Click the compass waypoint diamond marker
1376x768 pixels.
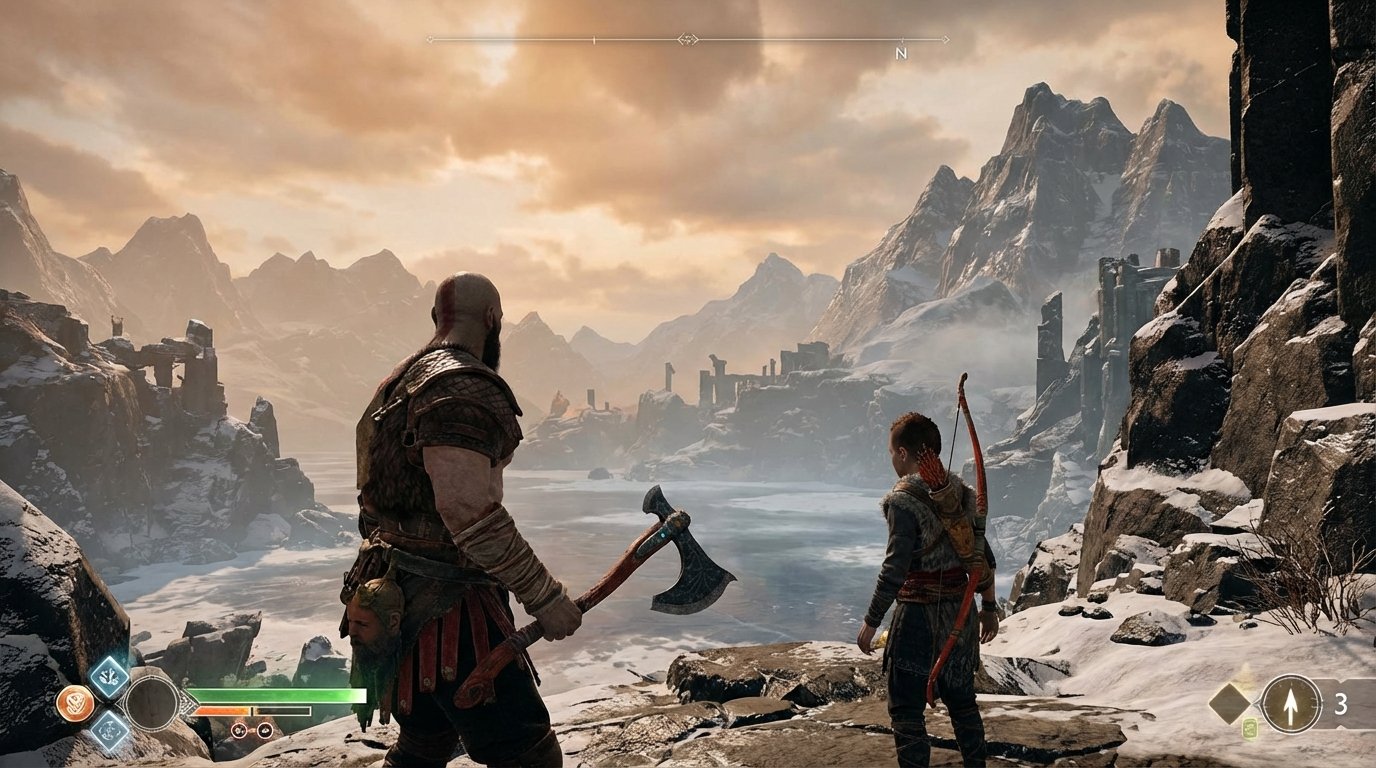click(x=686, y=41)
